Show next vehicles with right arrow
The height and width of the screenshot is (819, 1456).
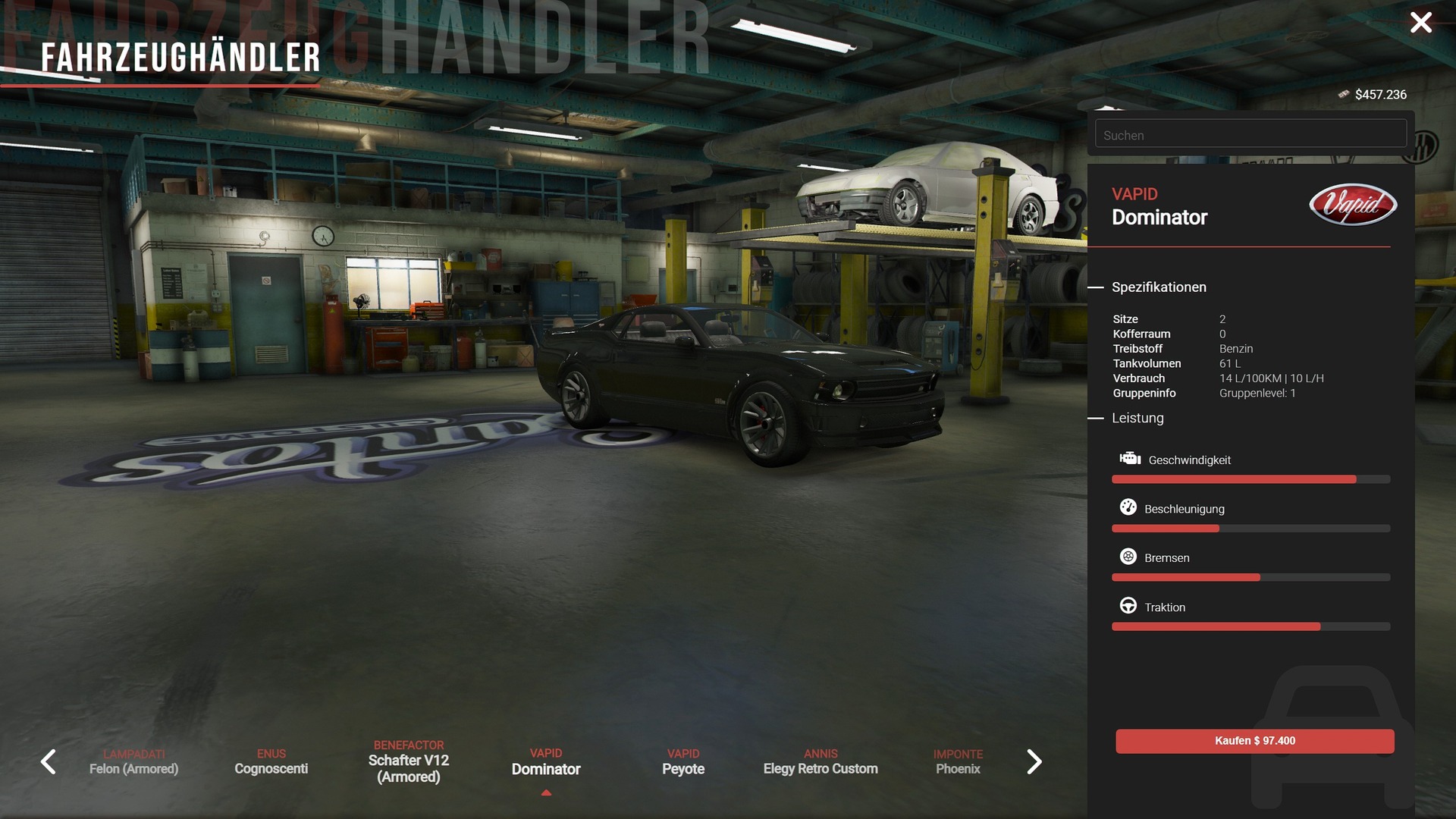(1034, 761)
